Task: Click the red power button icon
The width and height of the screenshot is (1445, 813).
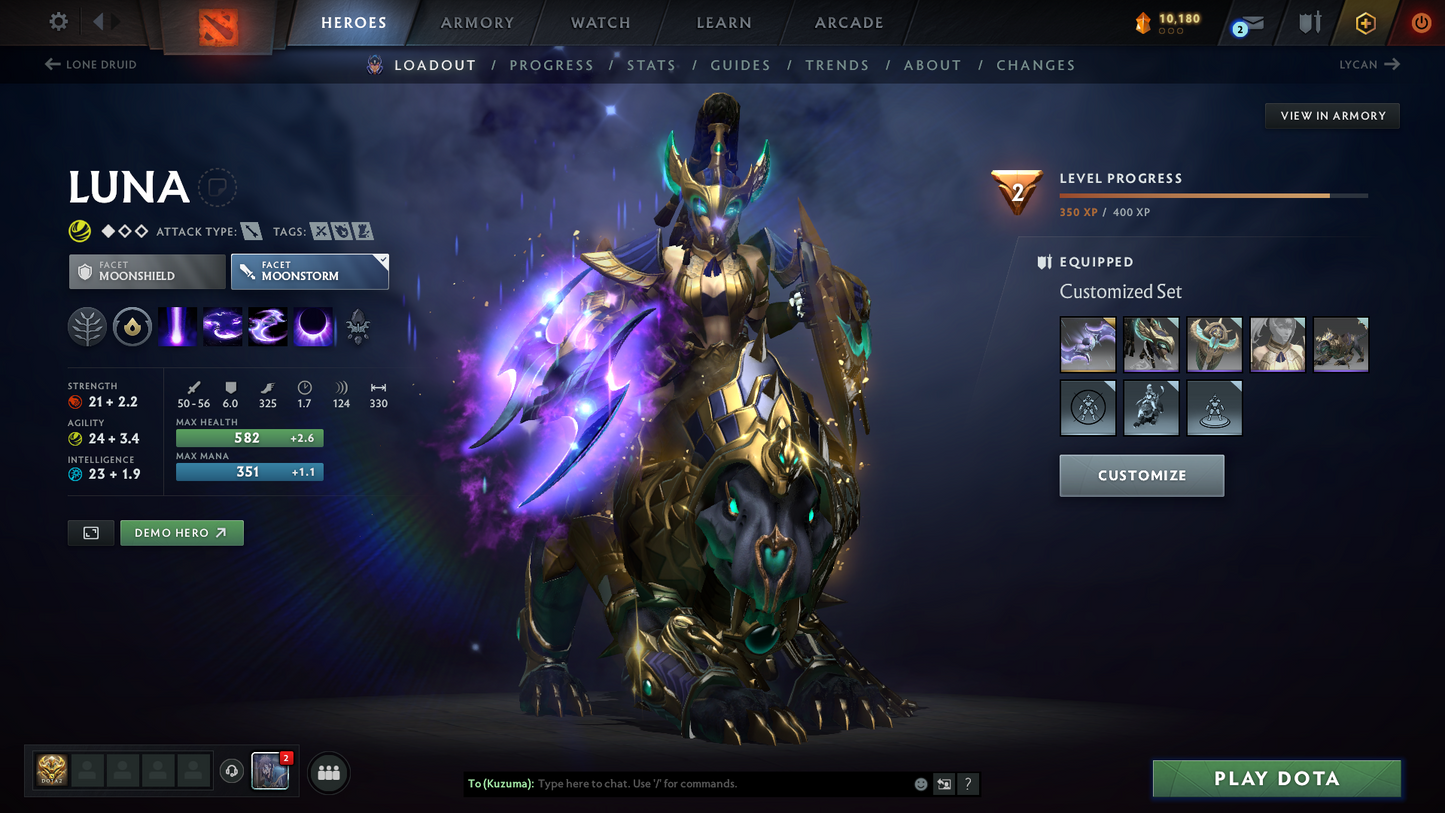Action: tap(1421, 23)
